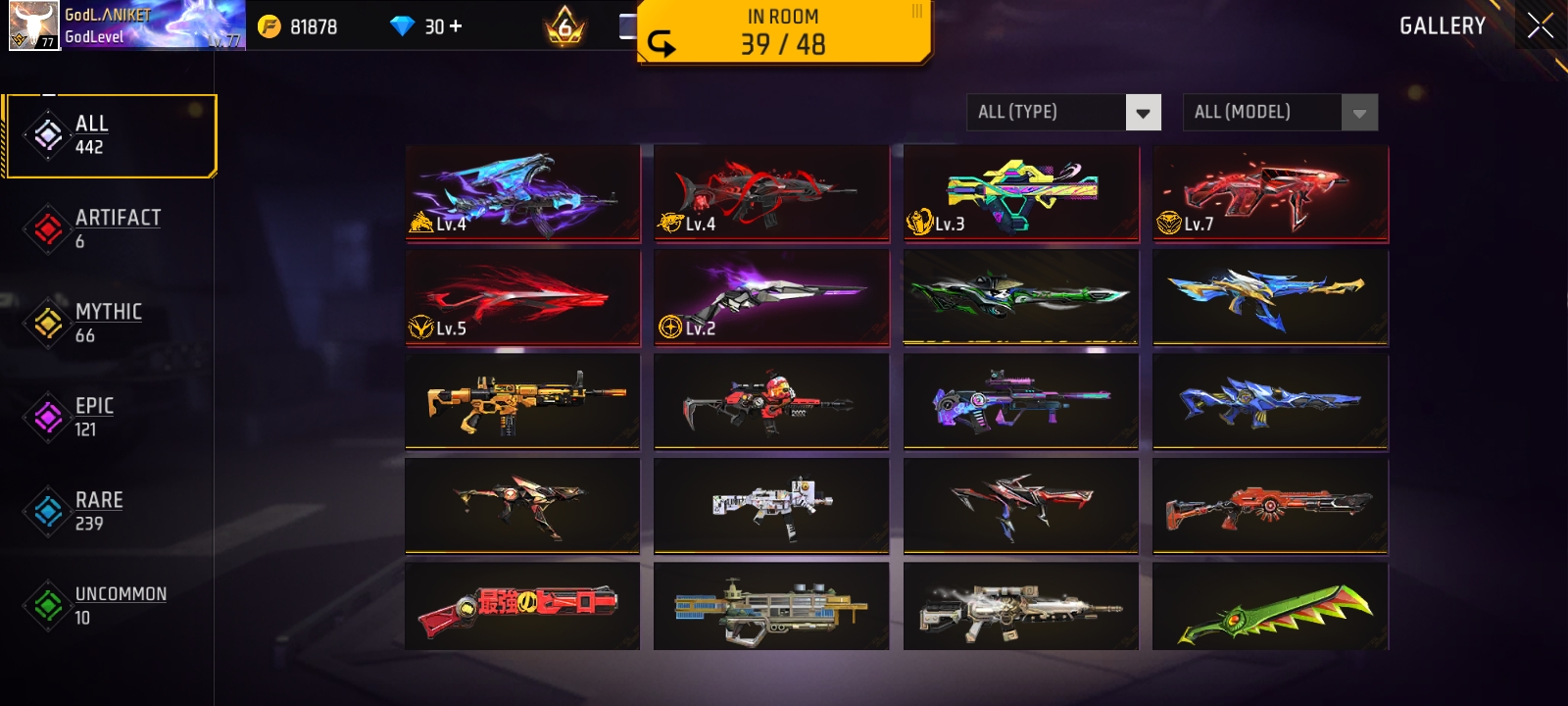This screenshot has height=706, width=1568.
Task: Open the level 6 rank badge
Action: point(563,26)
